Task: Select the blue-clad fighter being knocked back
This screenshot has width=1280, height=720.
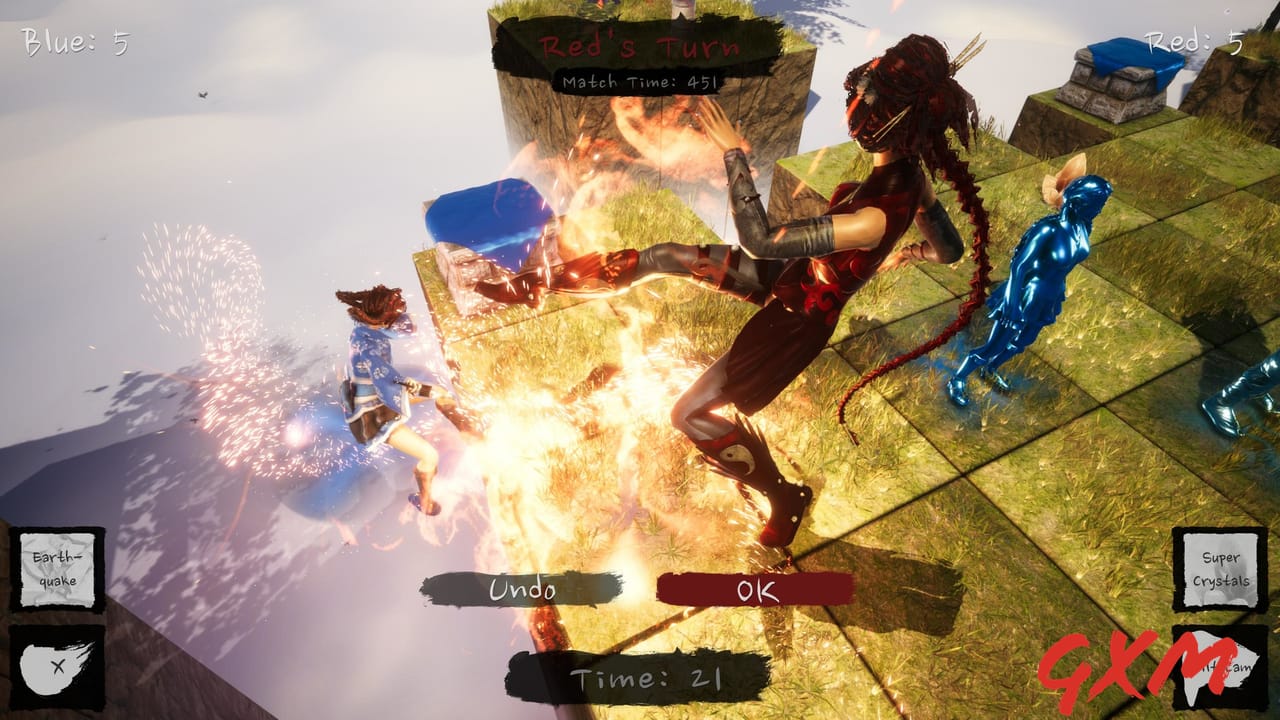Action: [380, 390]
